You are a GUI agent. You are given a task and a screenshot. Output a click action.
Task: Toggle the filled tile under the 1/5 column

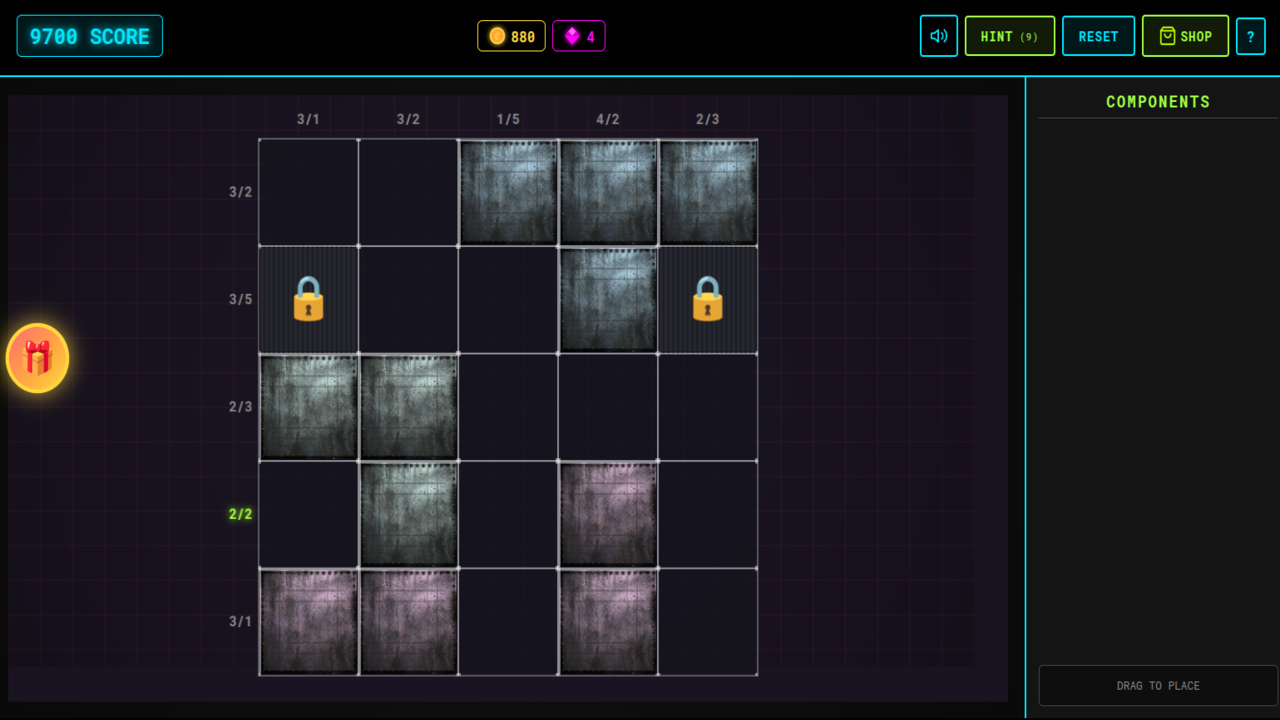click(x=508, y=192)
